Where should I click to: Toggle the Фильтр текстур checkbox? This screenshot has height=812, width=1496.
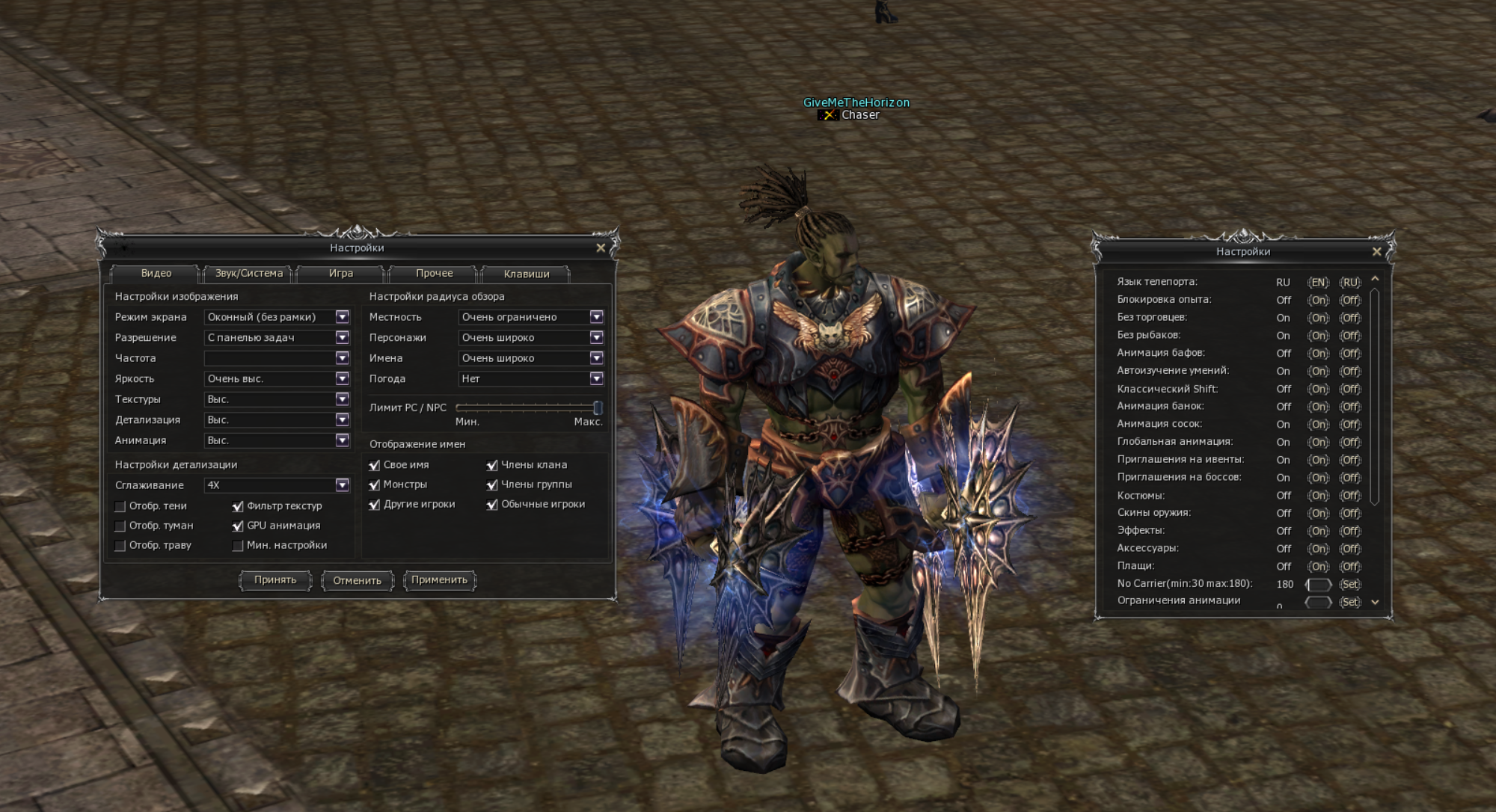click(x=238, y=506)
